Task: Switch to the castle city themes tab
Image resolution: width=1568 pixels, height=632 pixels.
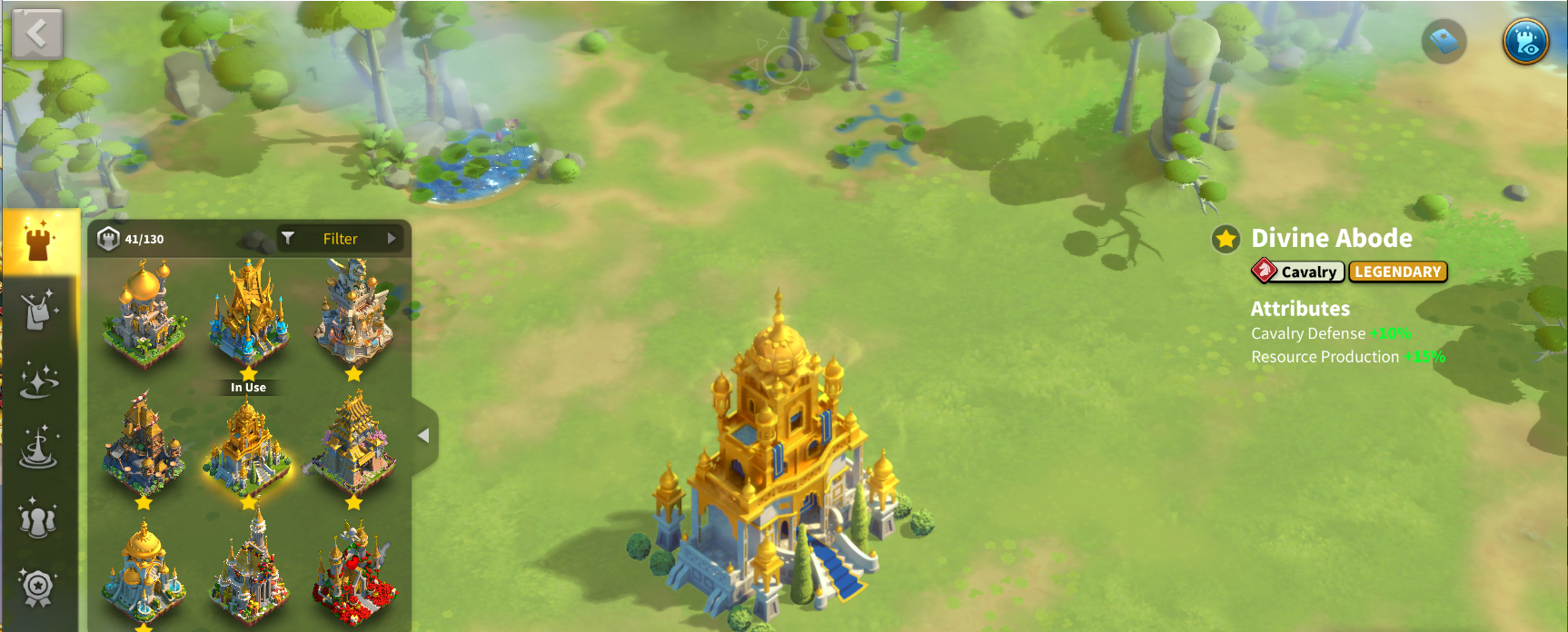Action: (x=38, y=242)
